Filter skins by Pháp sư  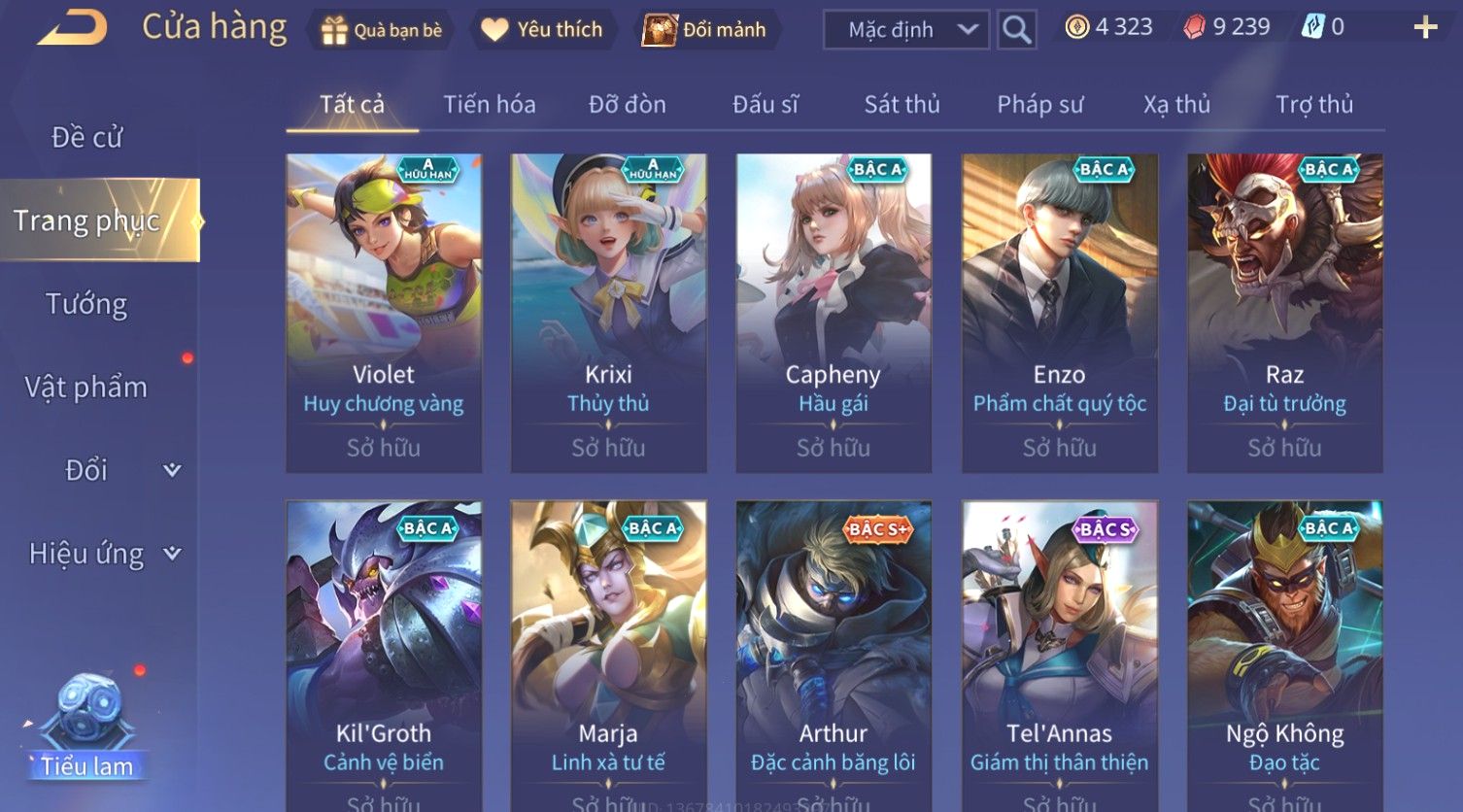[x=1039, y=104]
